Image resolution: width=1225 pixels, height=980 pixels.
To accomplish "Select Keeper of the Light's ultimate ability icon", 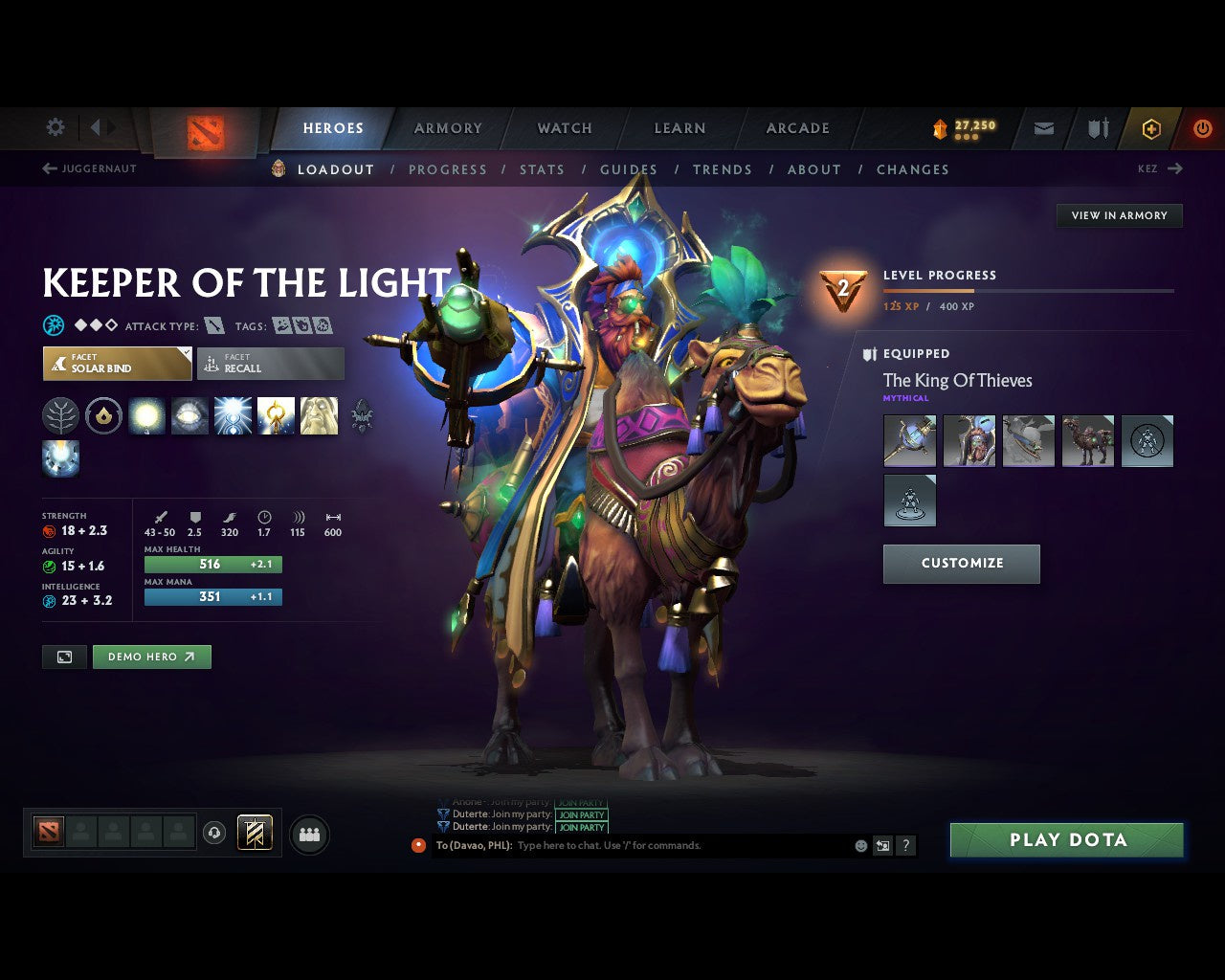I will pos(319,415).
